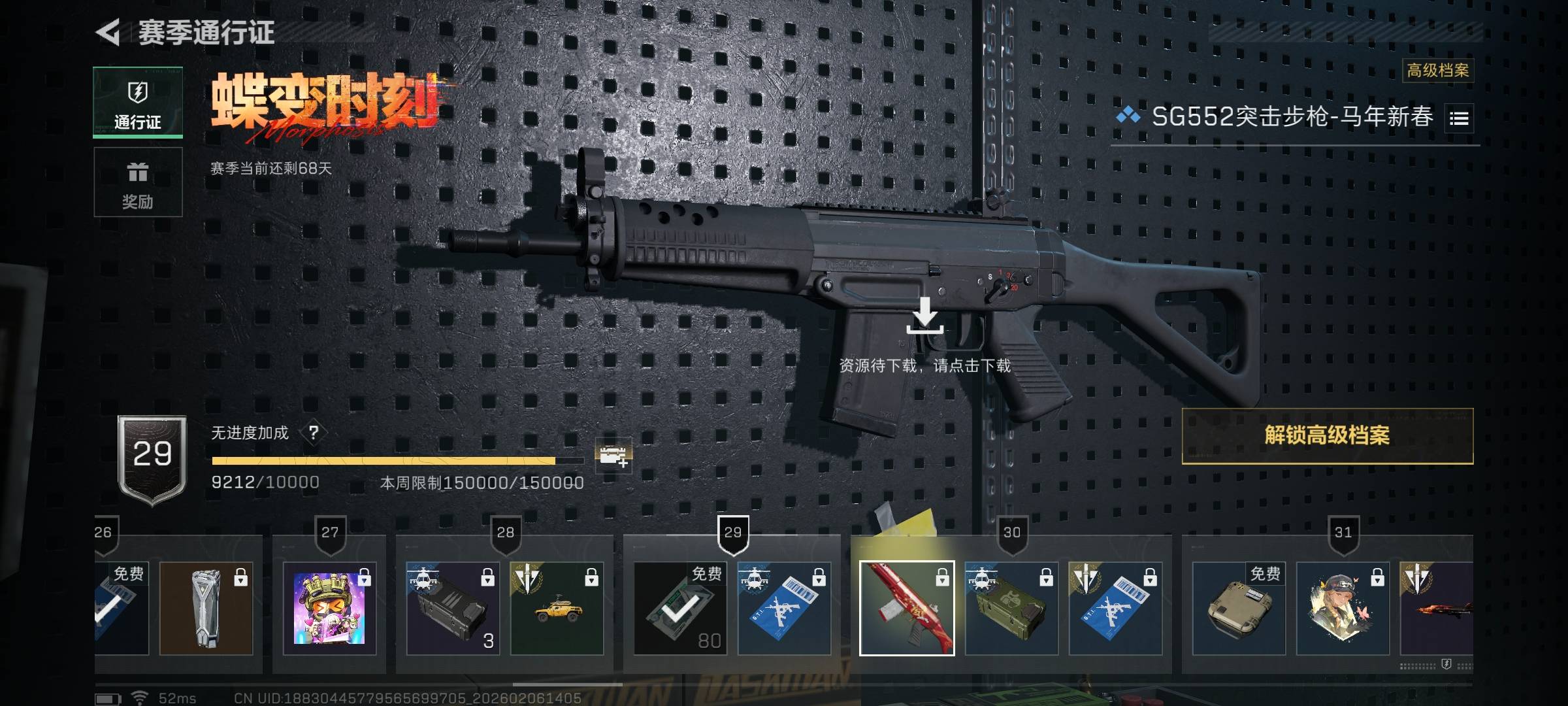Download the weapon resource via the download arrow
The width and height of the screenshot is (1568, 706).
pos(925,316)
